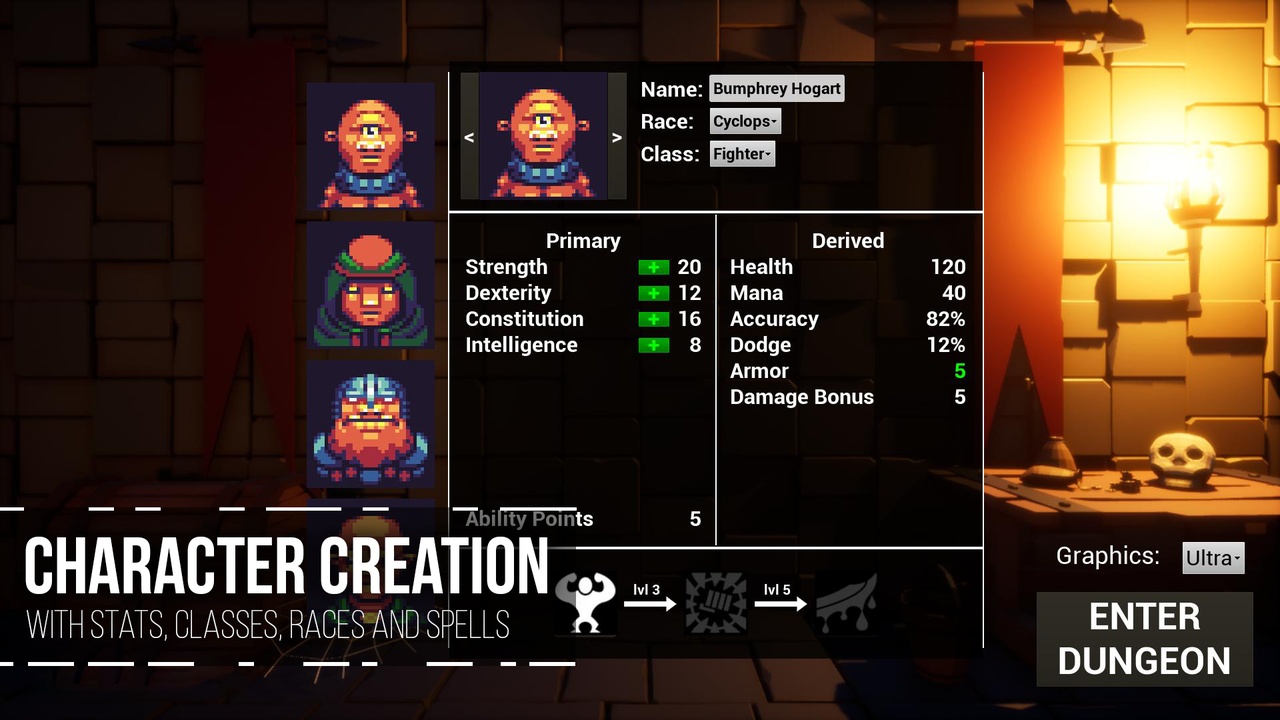The image size is (1280, 720).
Task: Click the Enter Dungeon button
Action: [x=1144, y=639]
